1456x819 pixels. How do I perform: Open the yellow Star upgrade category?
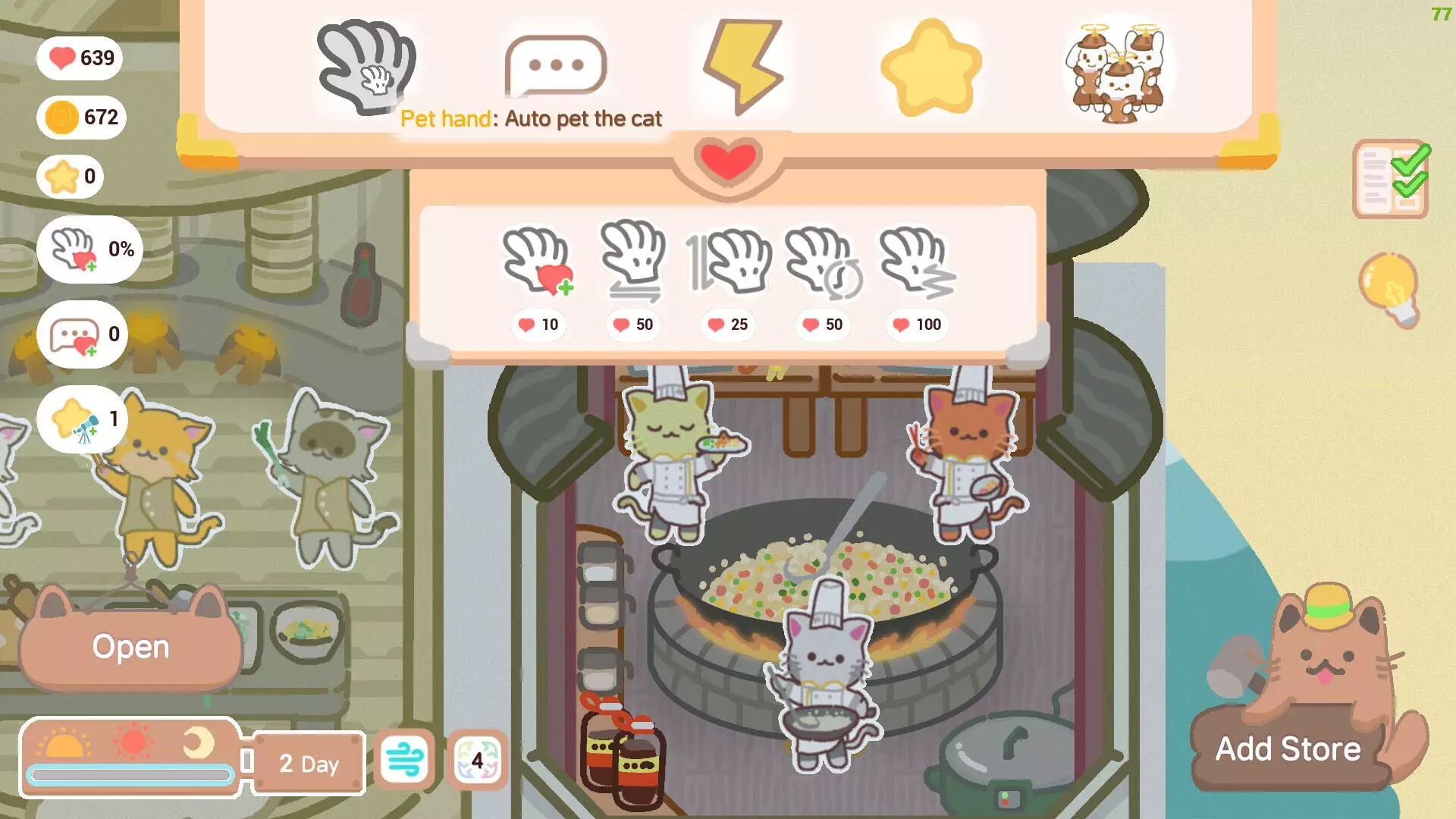pos(929,64)
